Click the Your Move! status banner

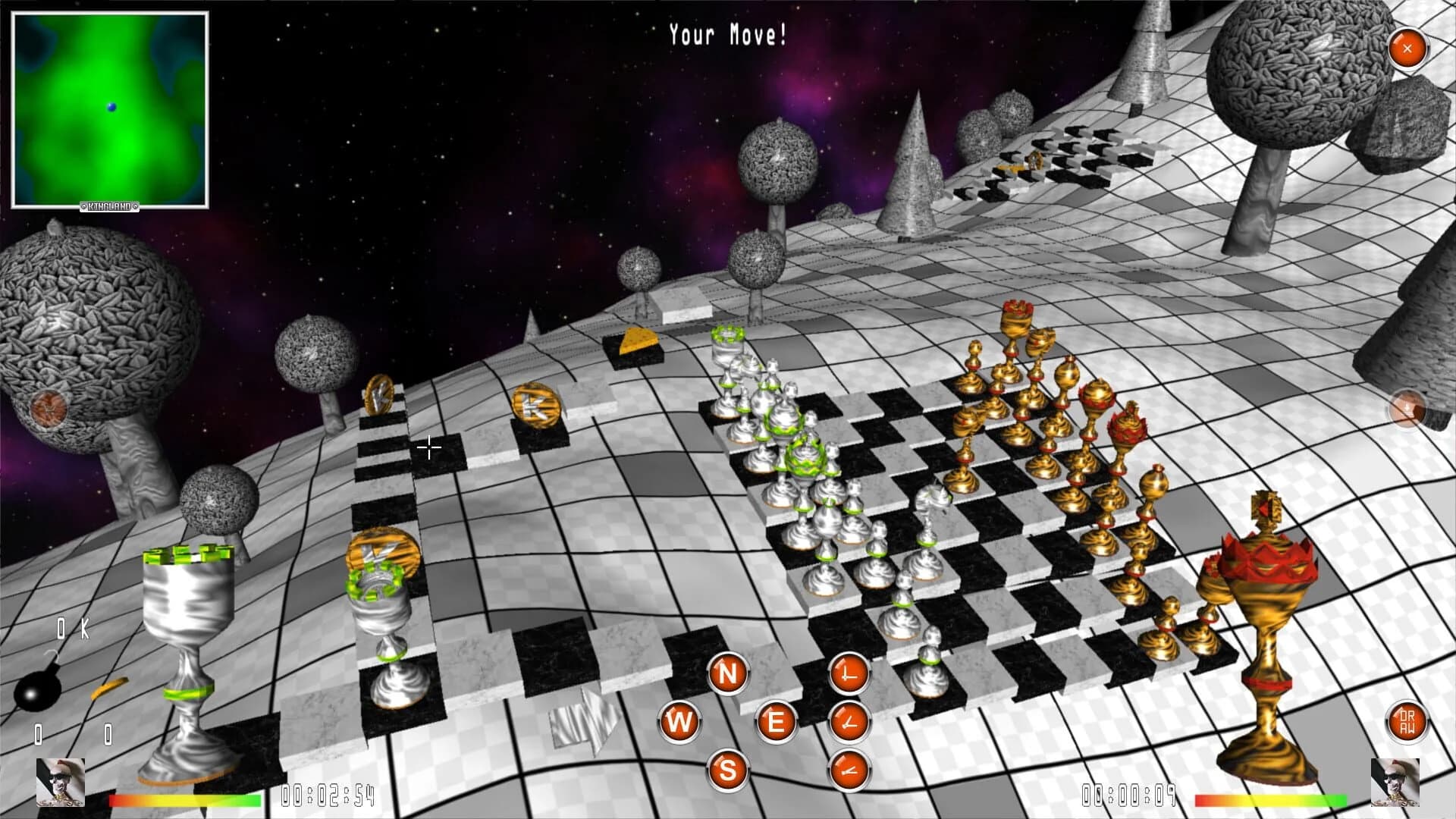click(x=726, y=33)
